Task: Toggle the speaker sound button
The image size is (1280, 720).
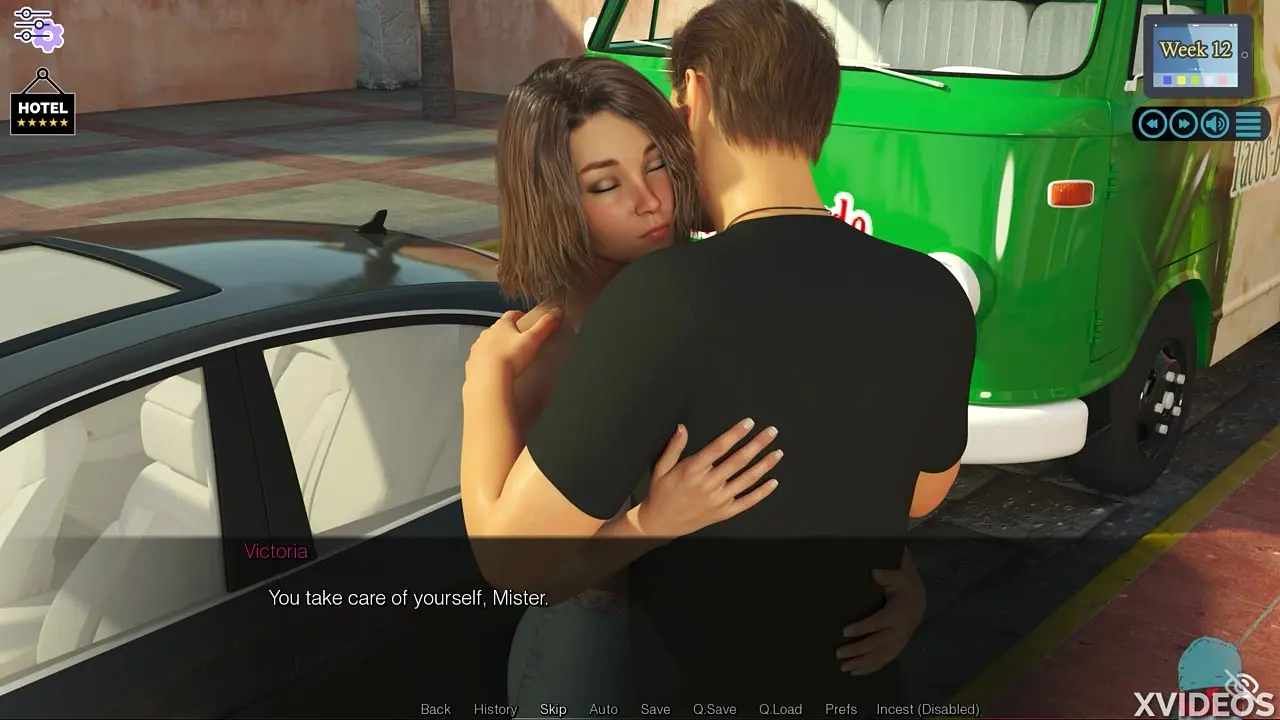Action: coord(1215,123)
